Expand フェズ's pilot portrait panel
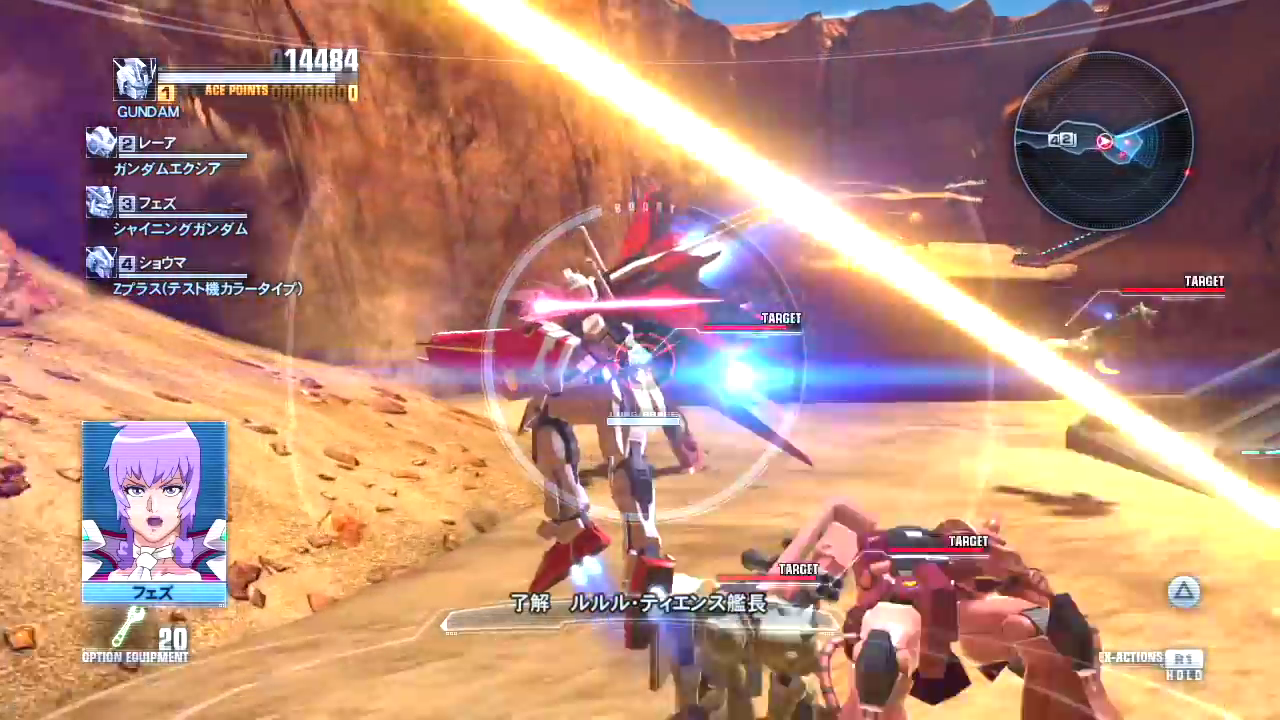The width and height of the screenshot is (1280, 720). click(x=153, y=510)
